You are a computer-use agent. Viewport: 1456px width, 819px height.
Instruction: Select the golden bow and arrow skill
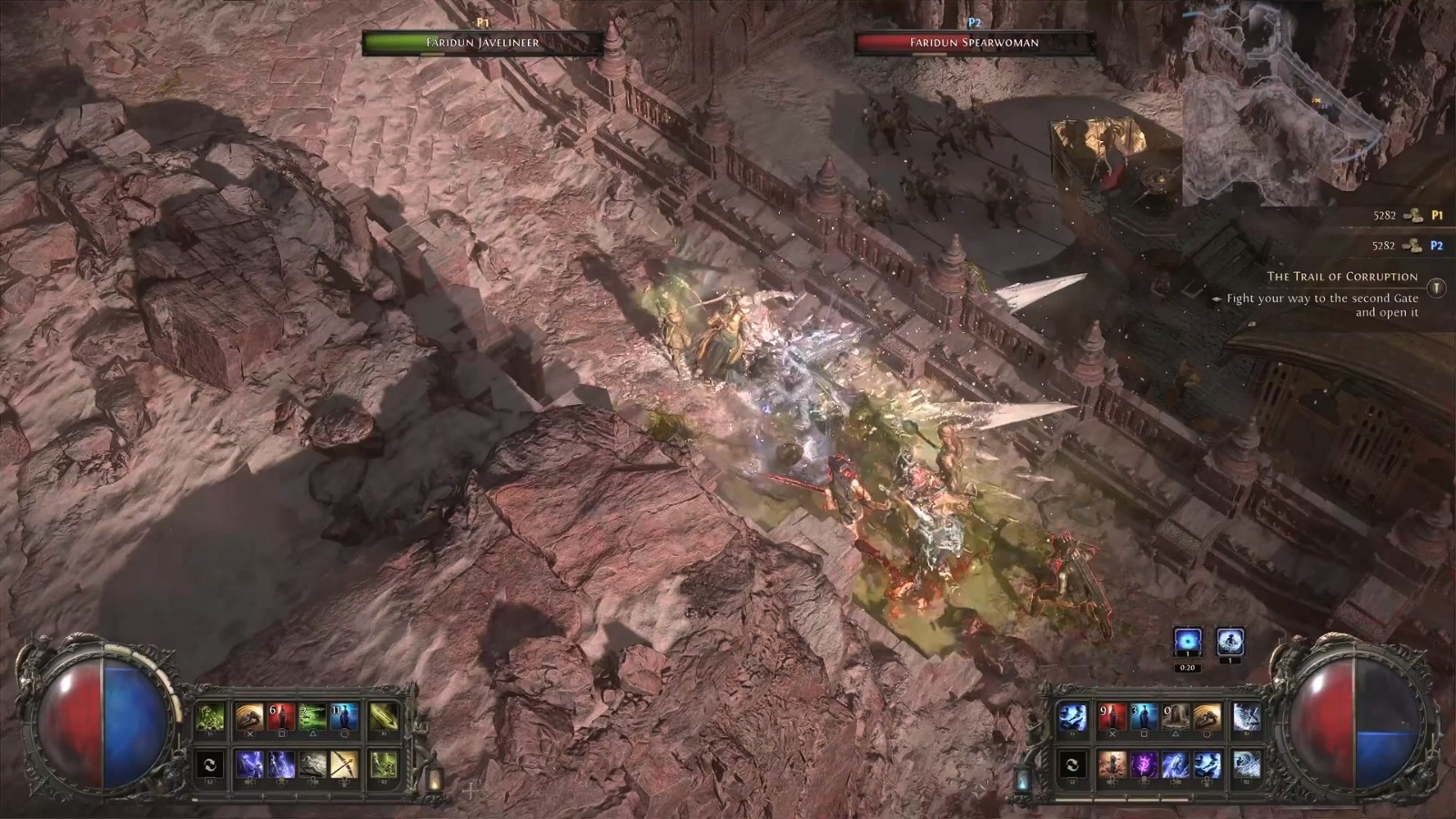click(x=345, y=764)
